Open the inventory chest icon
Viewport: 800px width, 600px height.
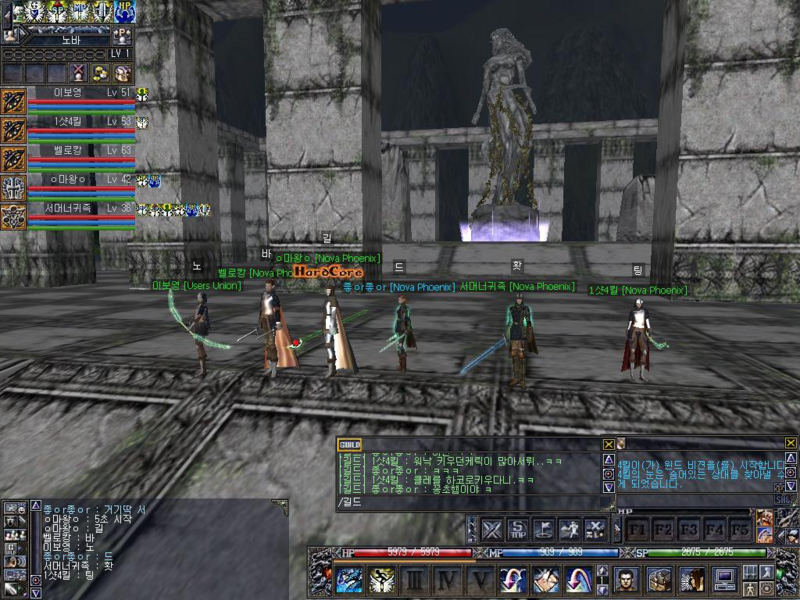660,579
